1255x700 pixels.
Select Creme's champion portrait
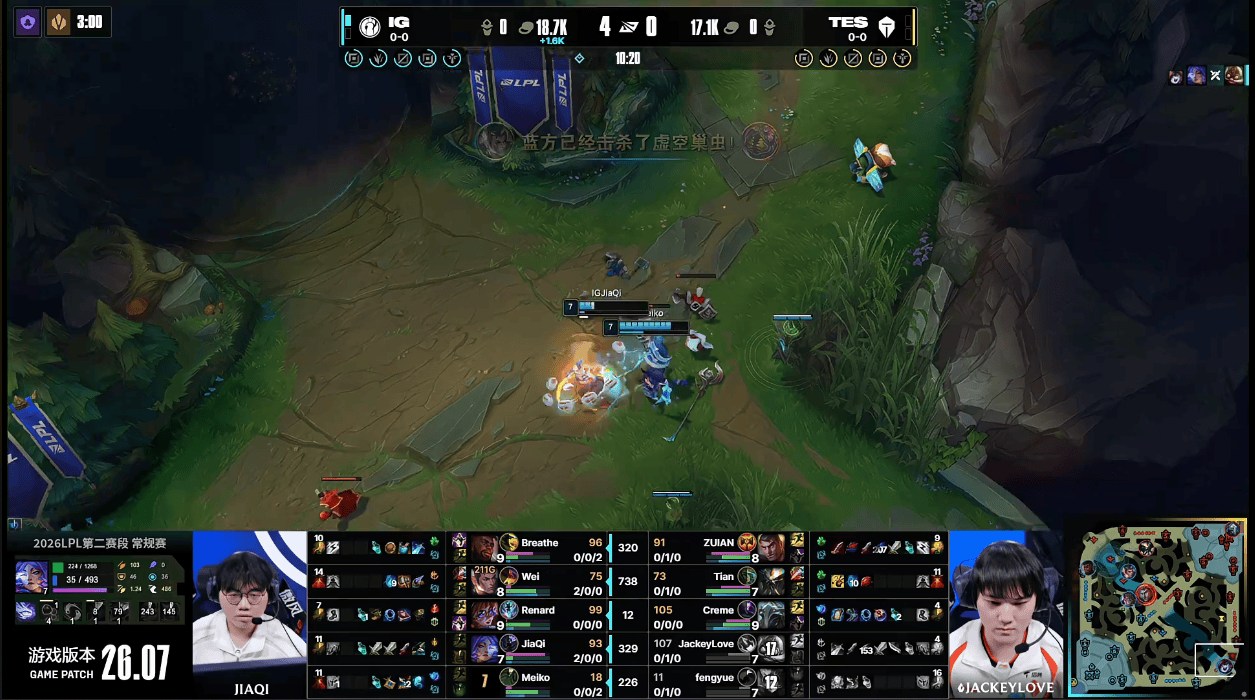pyautogui.click(x=771, y=614)
